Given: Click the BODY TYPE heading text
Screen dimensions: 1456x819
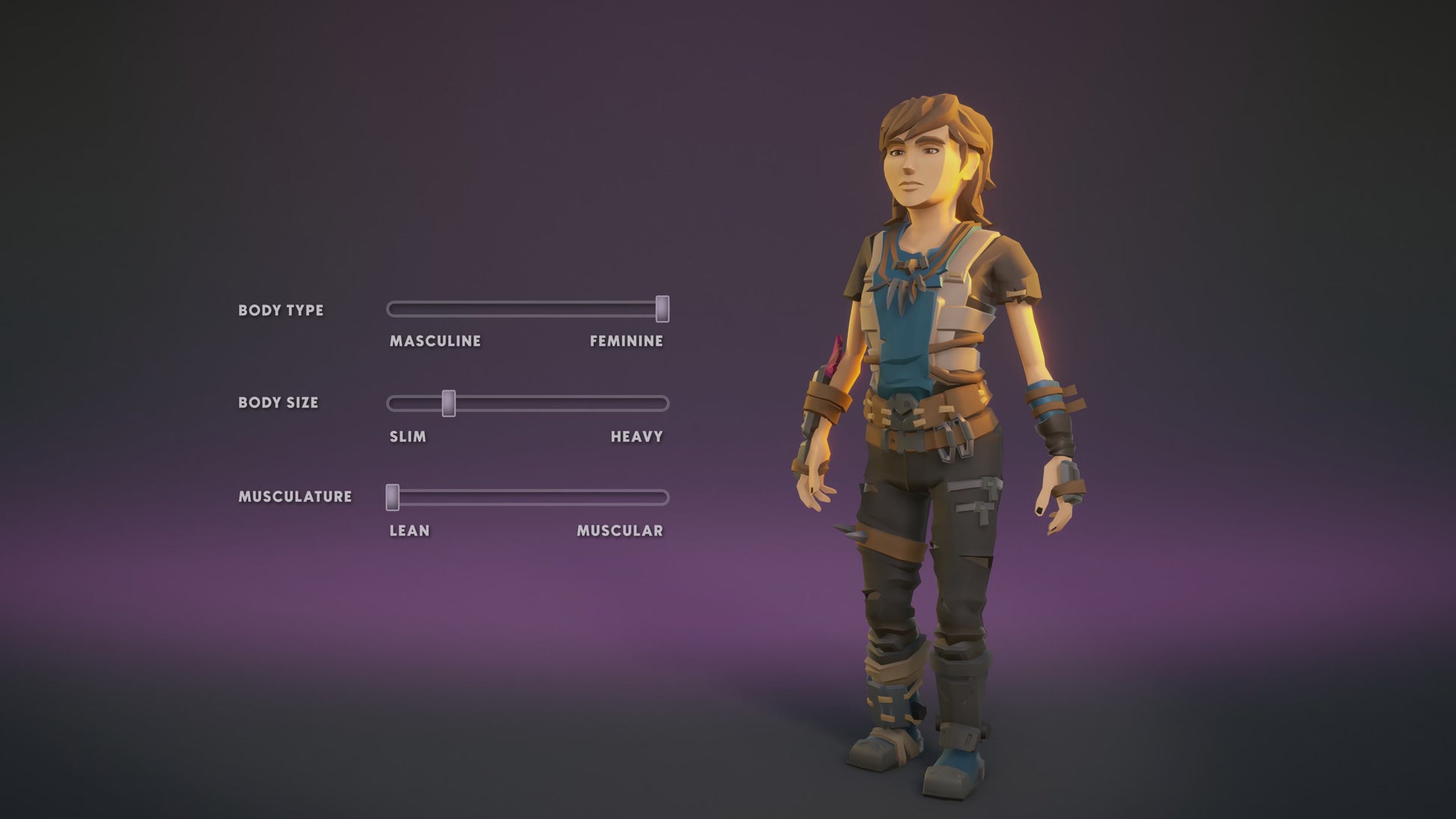Looking at the screenshot, I should tap(281, 310).
